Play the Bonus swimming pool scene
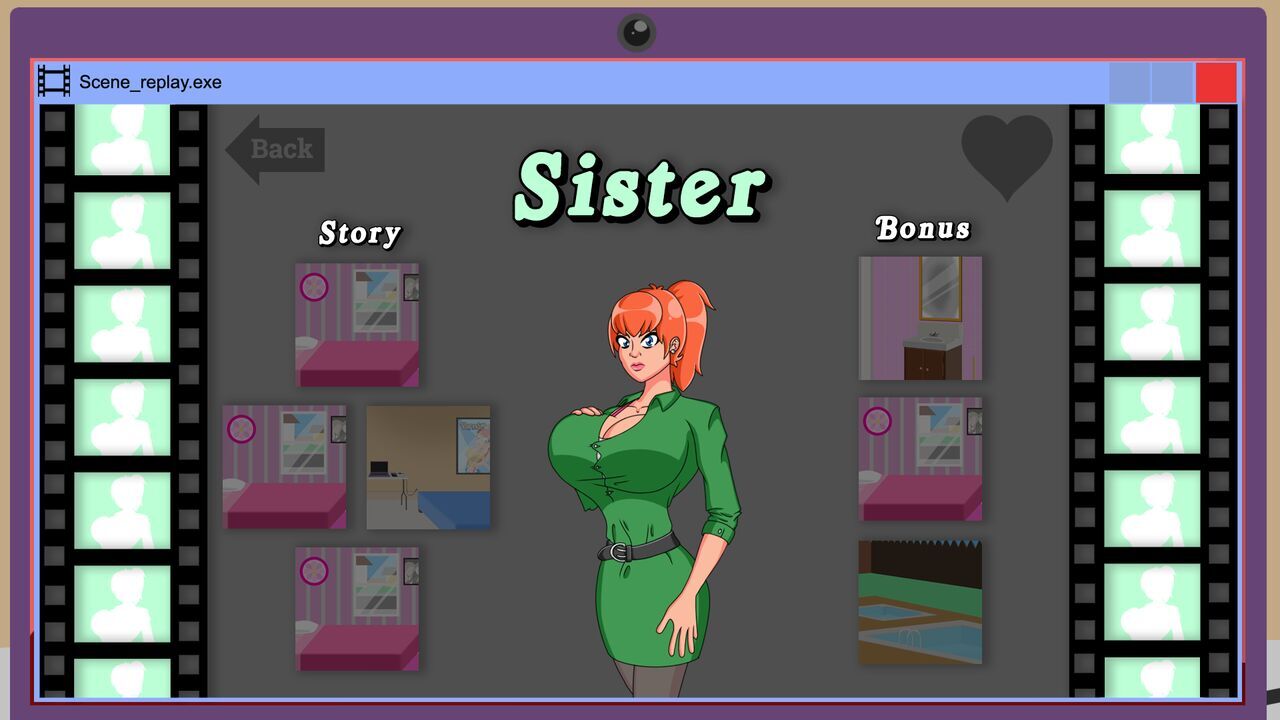 pyautogui.click(x=920, y=602)
